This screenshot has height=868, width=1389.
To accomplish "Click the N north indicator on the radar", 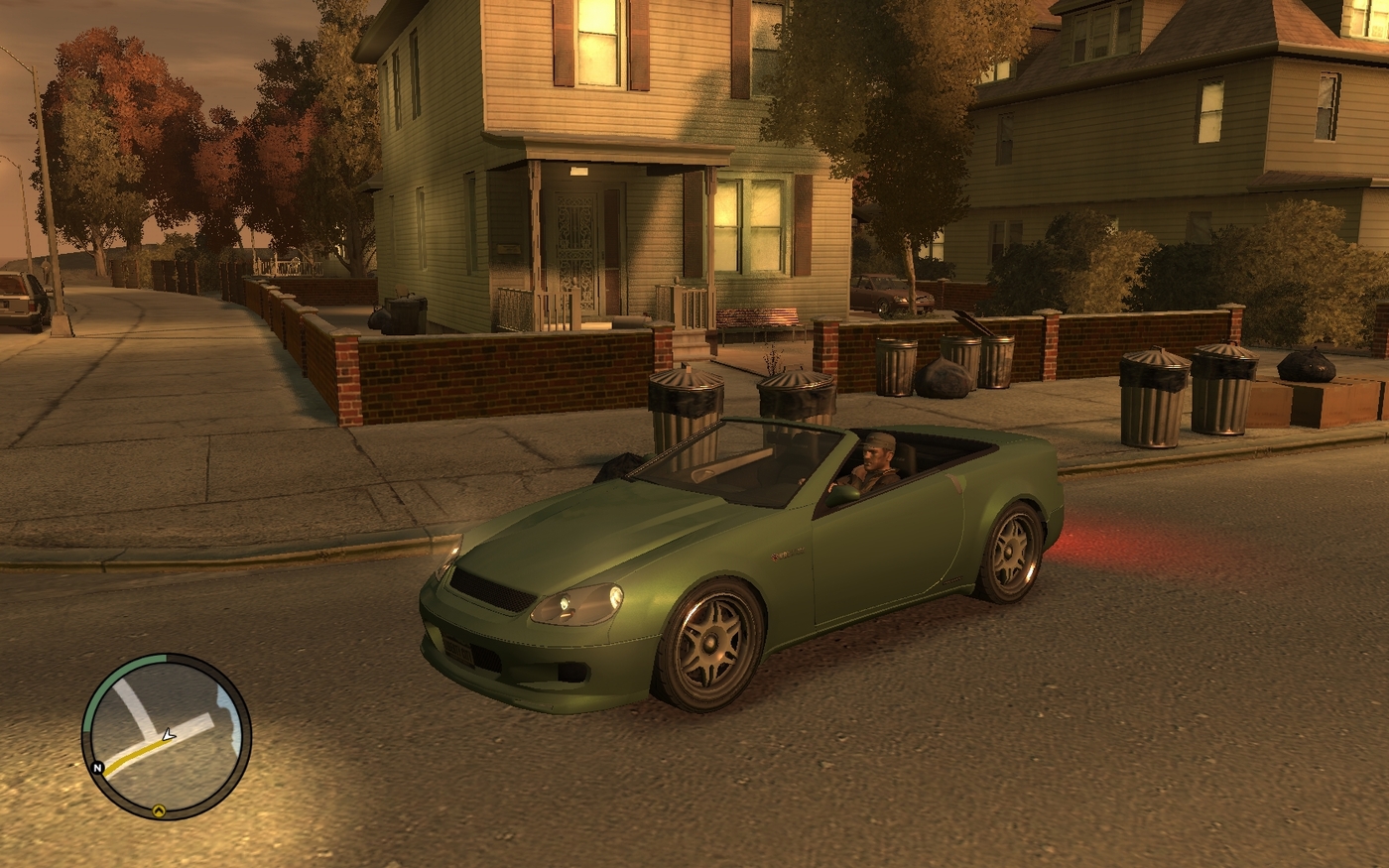I will pos(98,768).
